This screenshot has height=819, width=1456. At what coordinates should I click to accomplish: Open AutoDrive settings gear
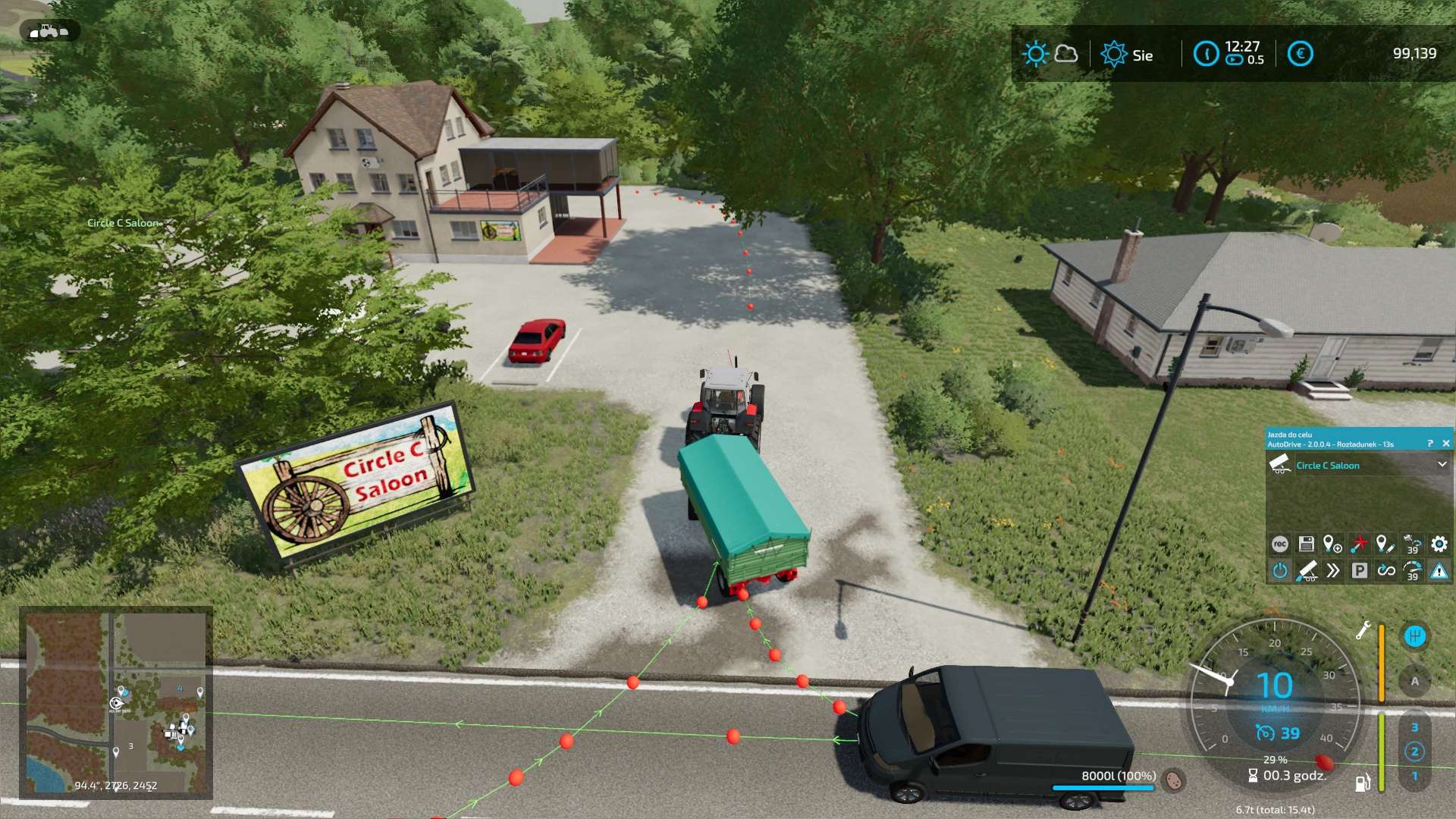click(x=1439, y=544)
